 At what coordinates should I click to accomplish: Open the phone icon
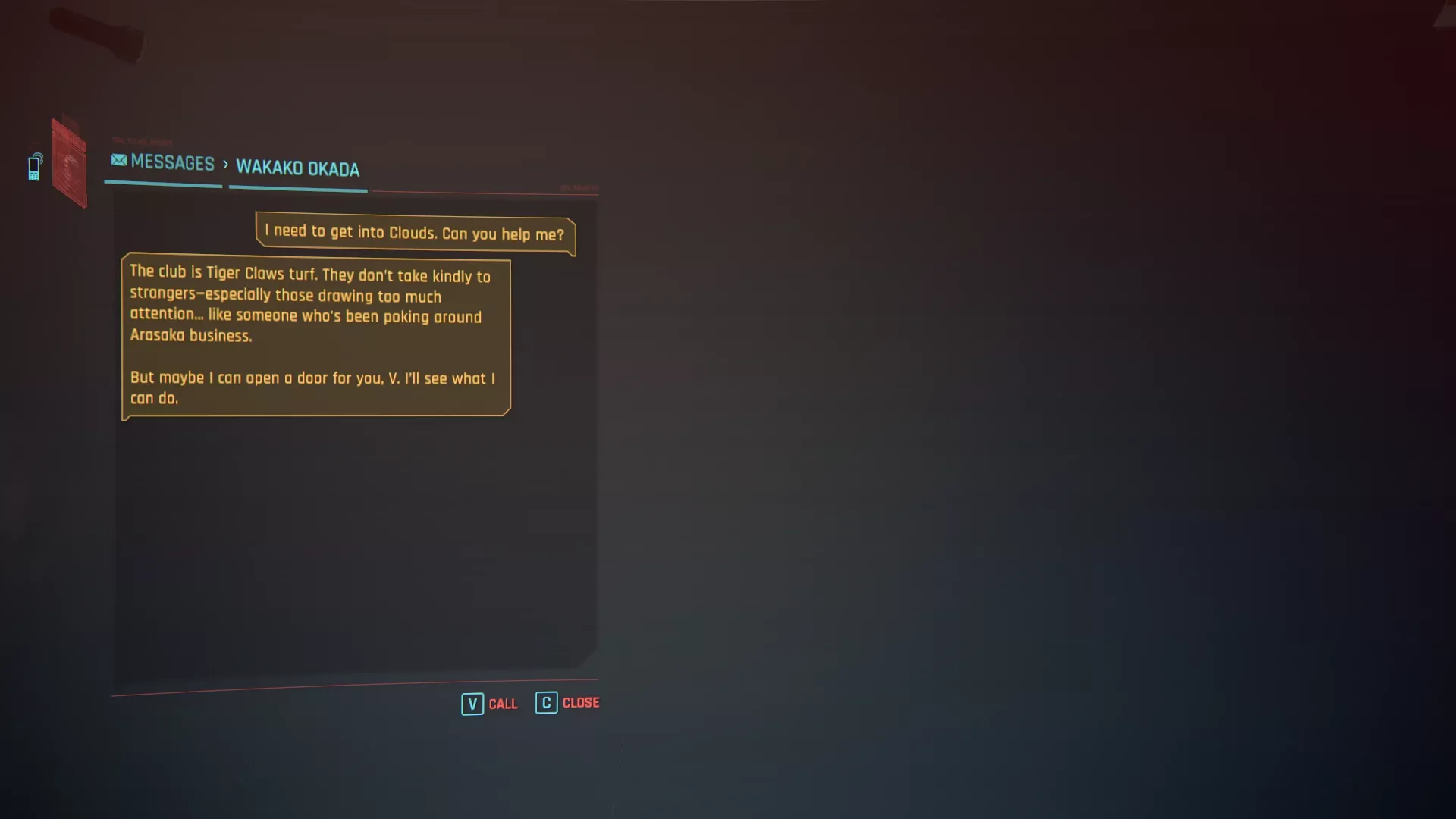click(35, 167)
